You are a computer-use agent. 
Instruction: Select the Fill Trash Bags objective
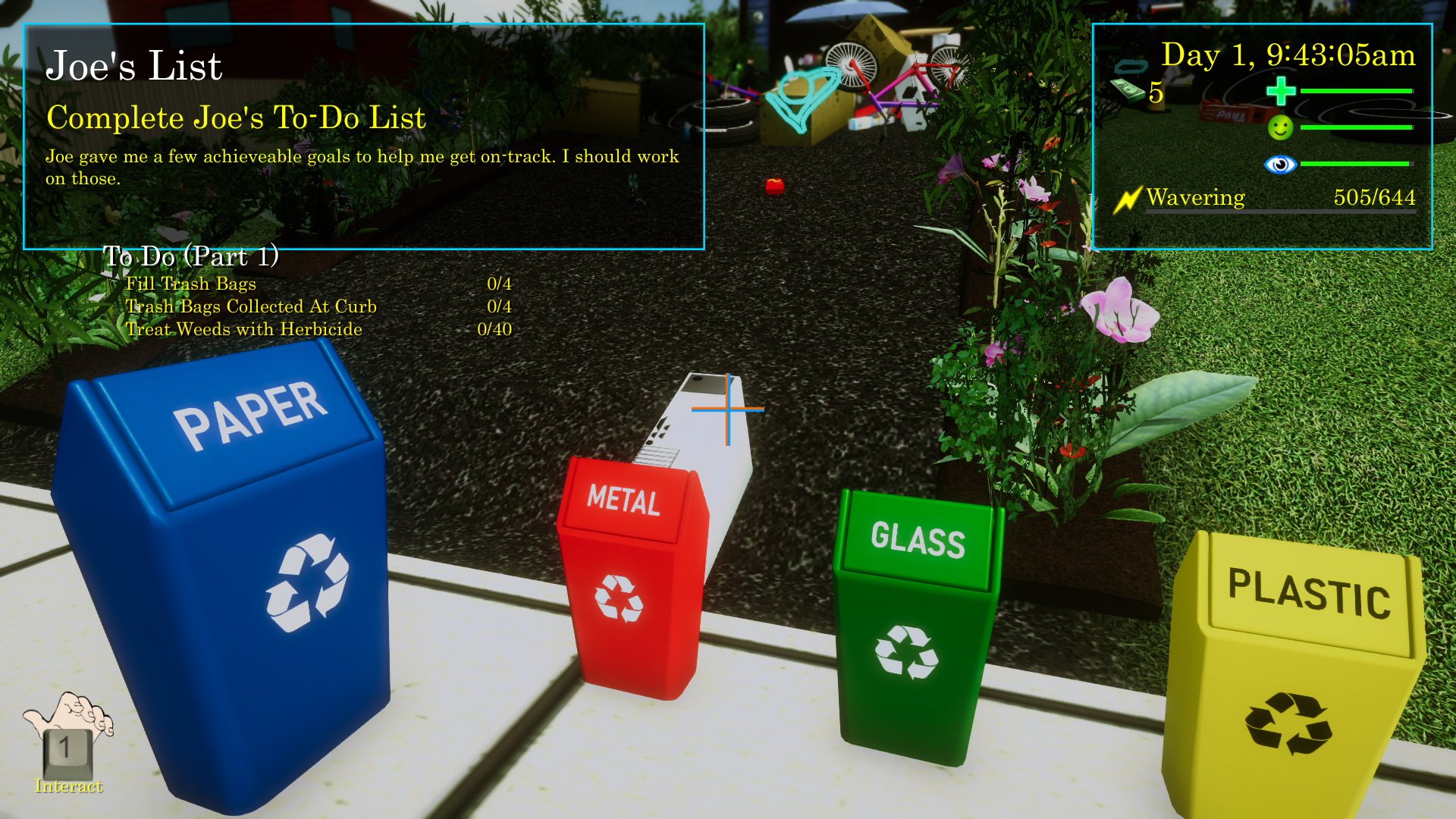[191, 284]
